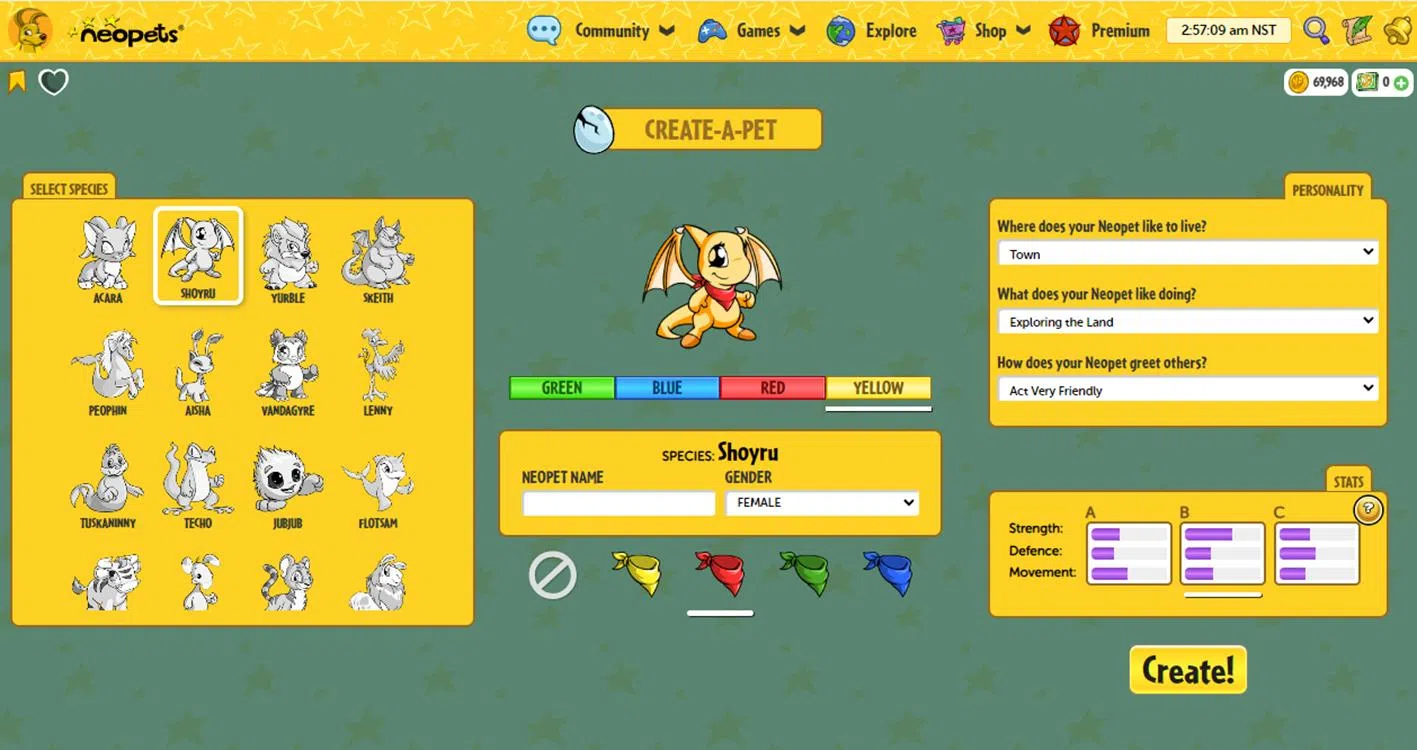This screenshot has width=1417, height=750.
Task: Click the stats help question mark
Action: coord(1369,511)
